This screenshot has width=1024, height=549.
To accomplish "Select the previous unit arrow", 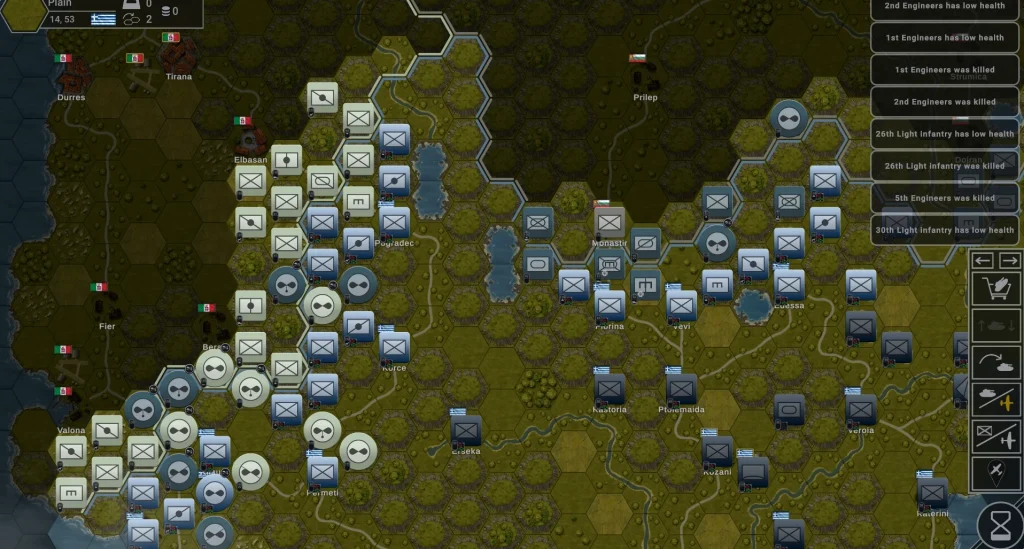I will pyautogui.click(x=984, y=260).
